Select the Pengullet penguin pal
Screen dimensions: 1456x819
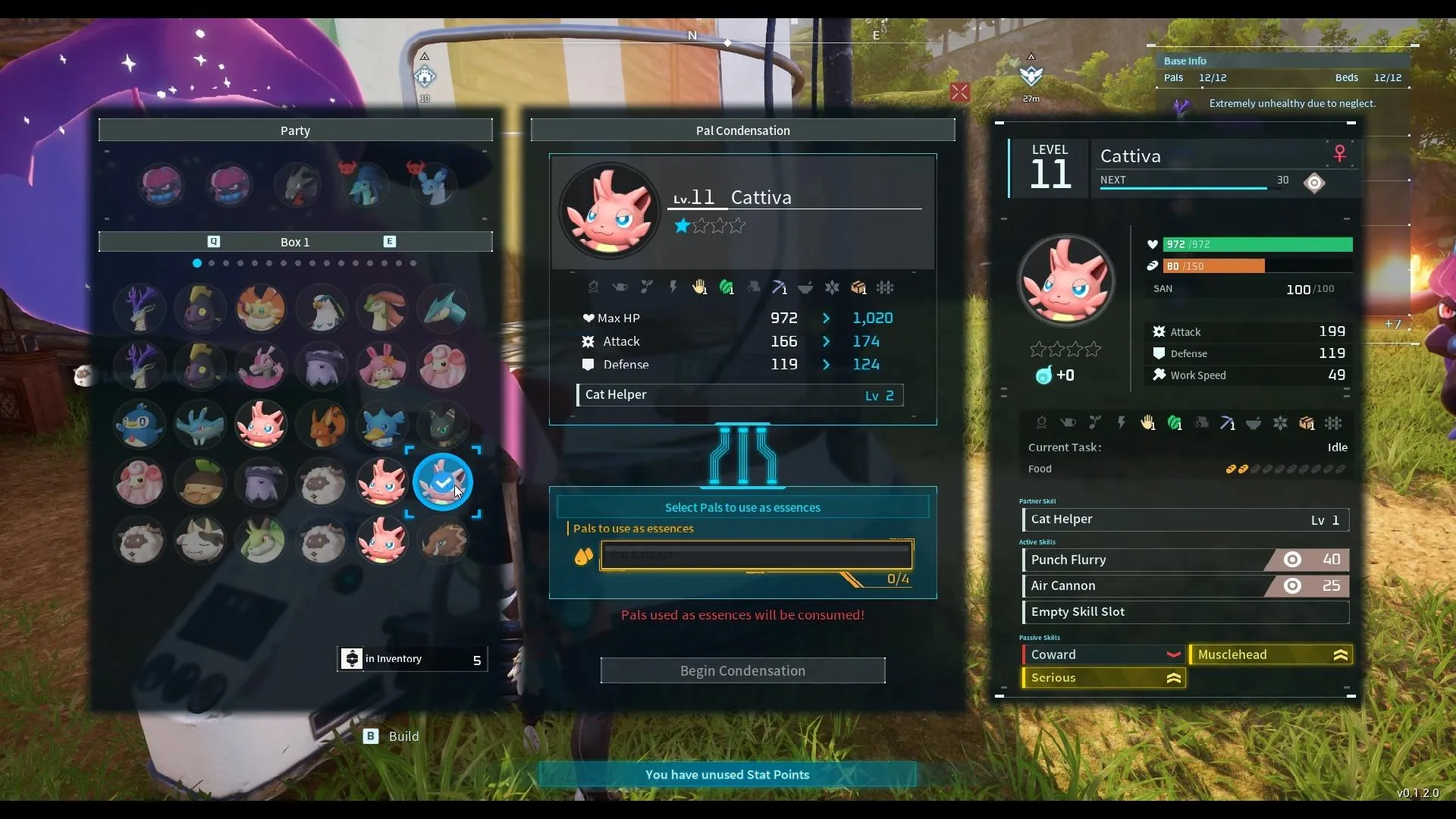point(140,425)
